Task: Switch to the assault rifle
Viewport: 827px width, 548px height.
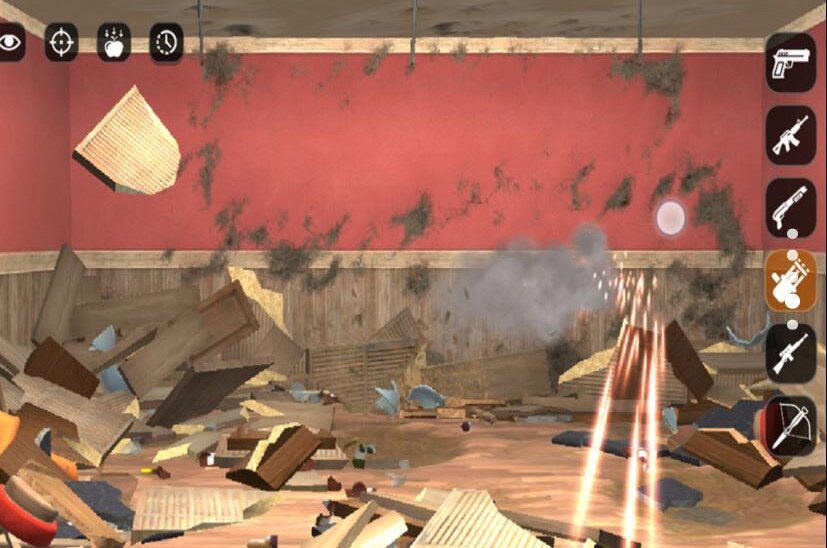Action: [791, 135]
